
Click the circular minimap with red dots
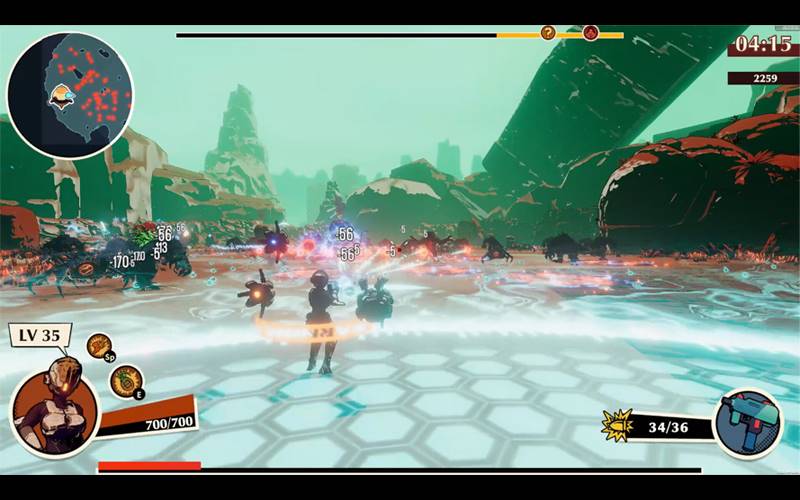coord(70,93)
